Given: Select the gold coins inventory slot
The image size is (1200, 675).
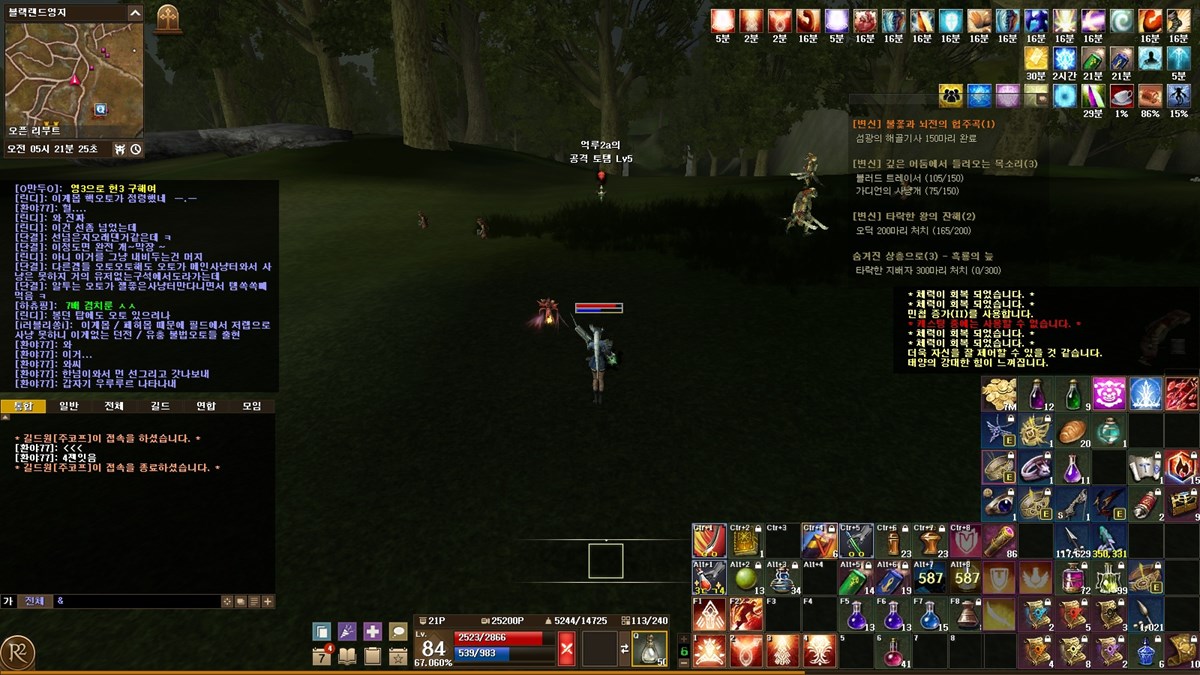Looking at the screenshot, I should (x=999, y=394).
